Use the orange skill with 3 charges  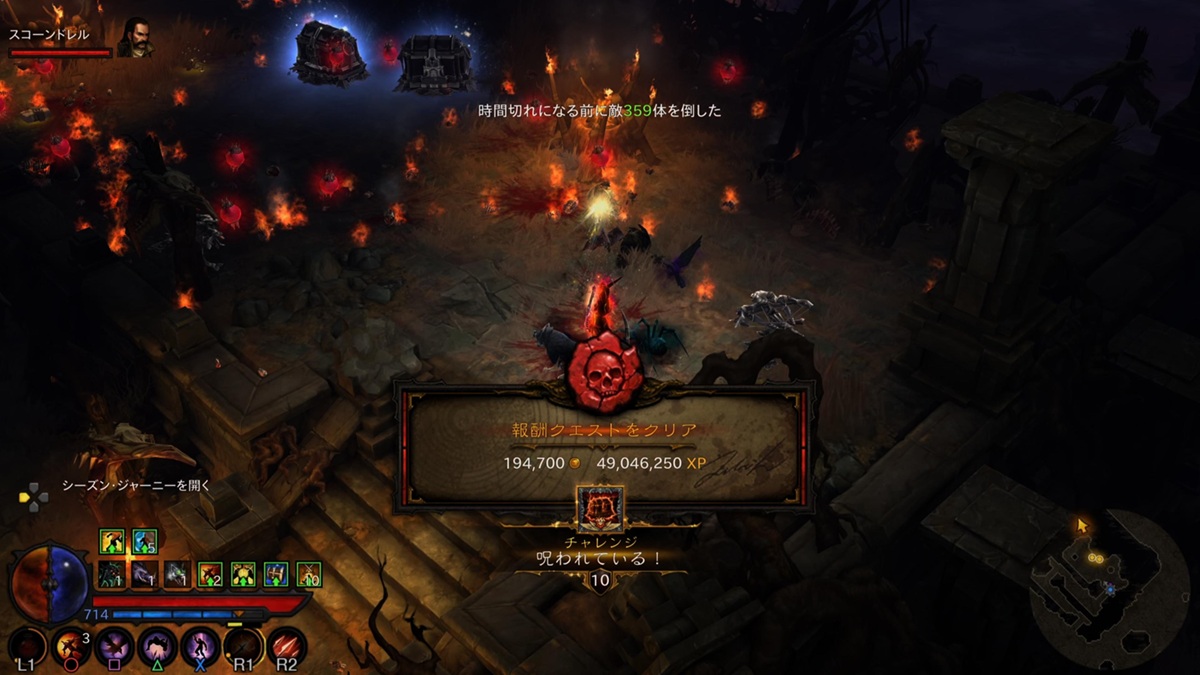(71, 647)
